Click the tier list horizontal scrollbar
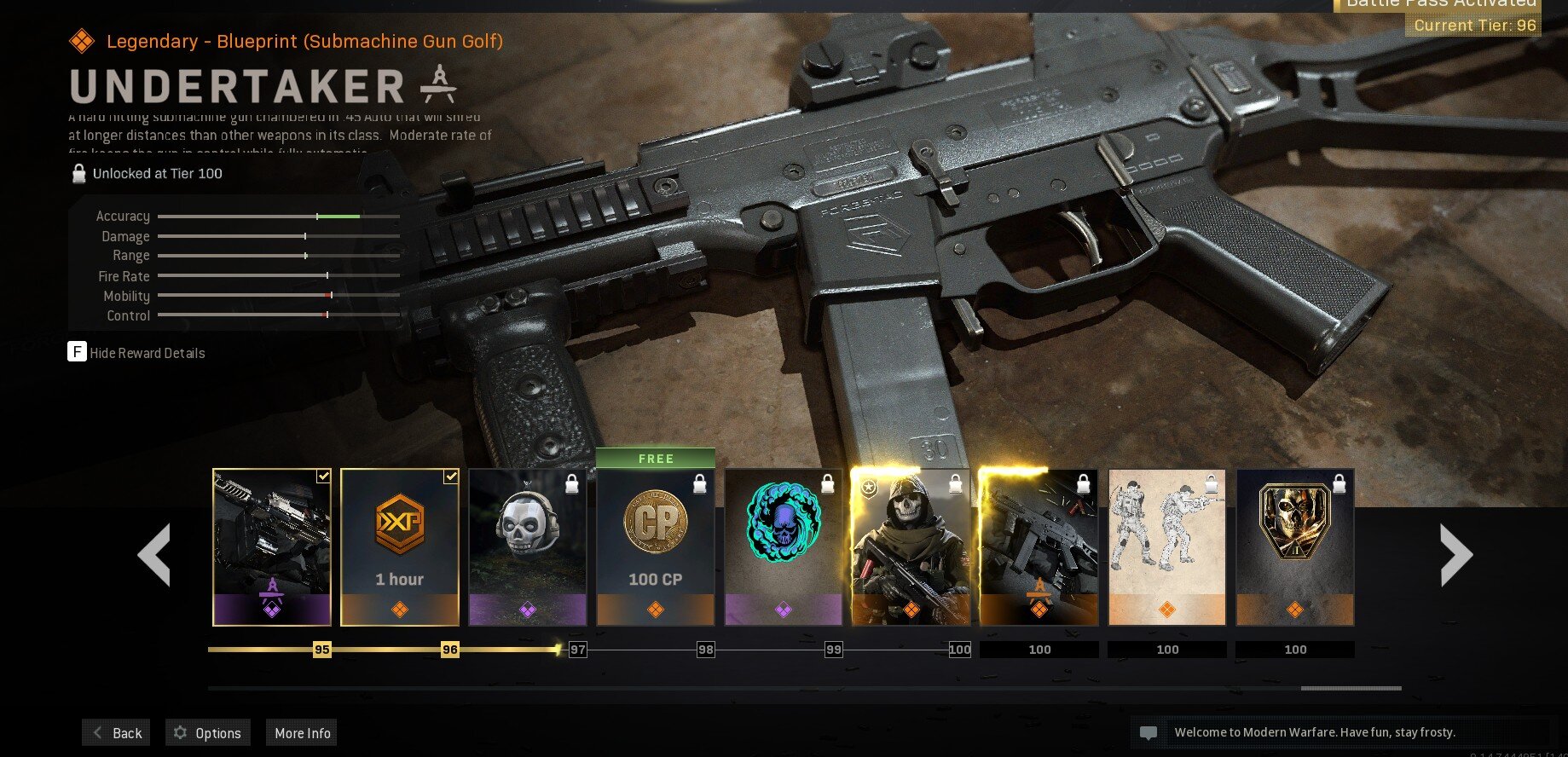Viewport: 1568px width, 757px height. 1351,688
